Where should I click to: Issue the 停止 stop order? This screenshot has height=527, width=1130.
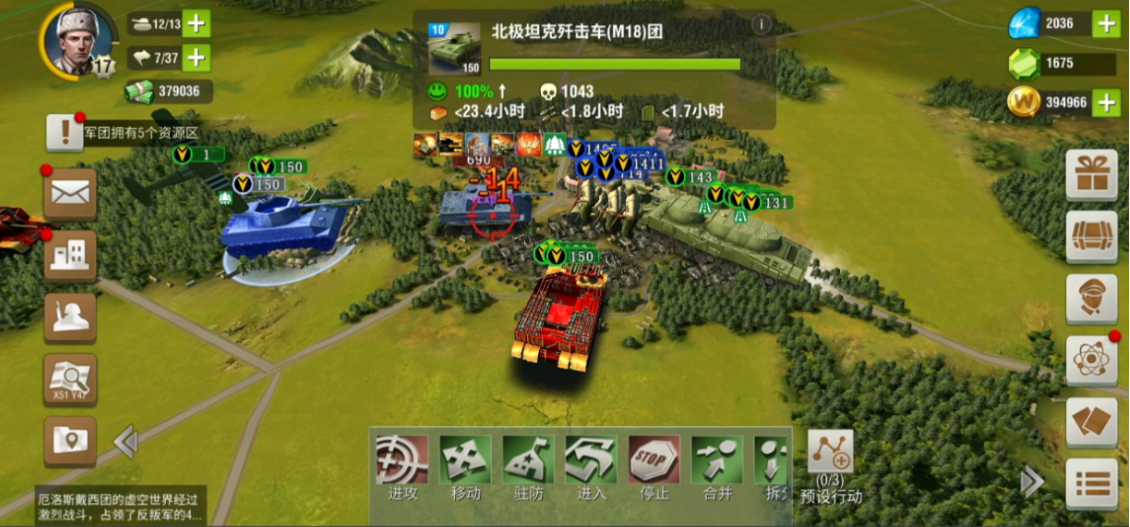(654, 465)
